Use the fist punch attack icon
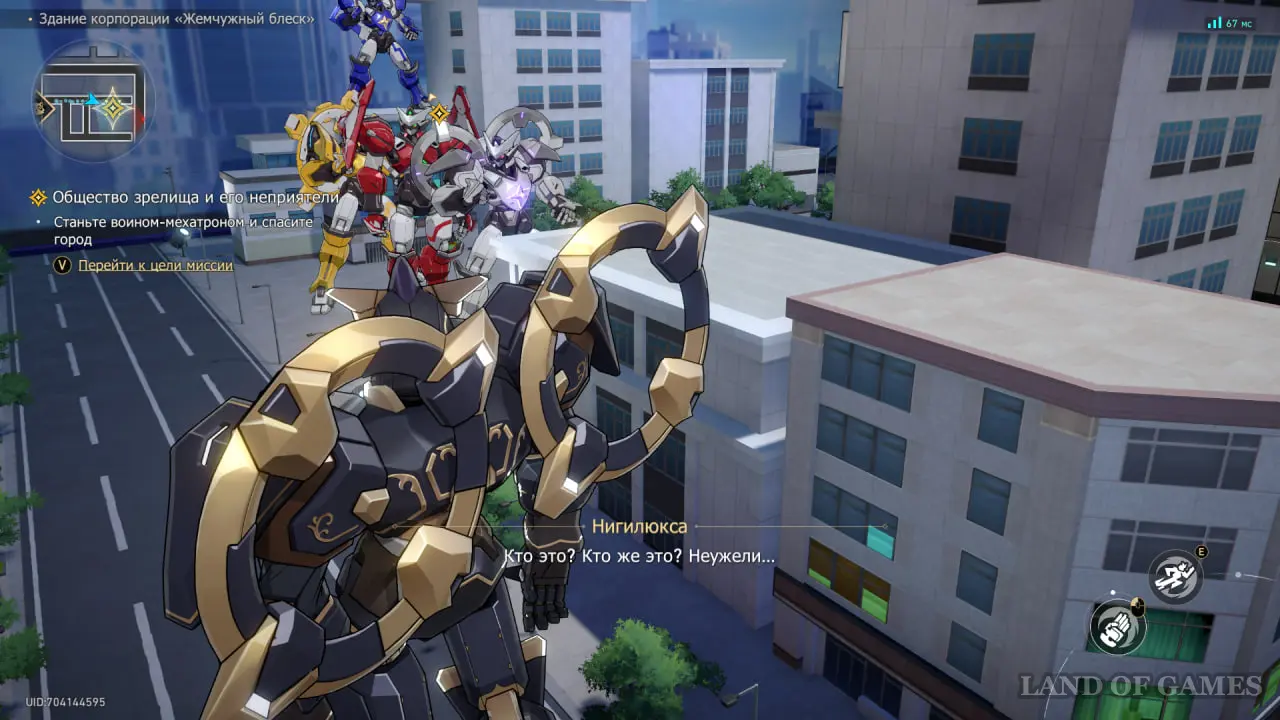Viewport: 1280px width, 720px height. pos(1115,627)
